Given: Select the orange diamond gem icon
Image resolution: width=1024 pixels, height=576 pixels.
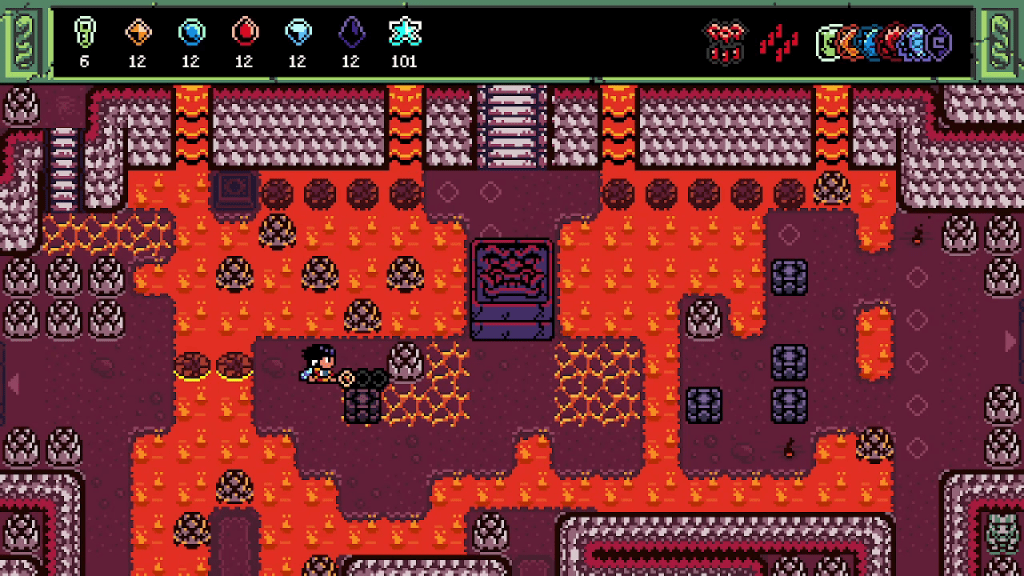Looking at the screenshot, I should pyautogui.click(x=138, y=33).
